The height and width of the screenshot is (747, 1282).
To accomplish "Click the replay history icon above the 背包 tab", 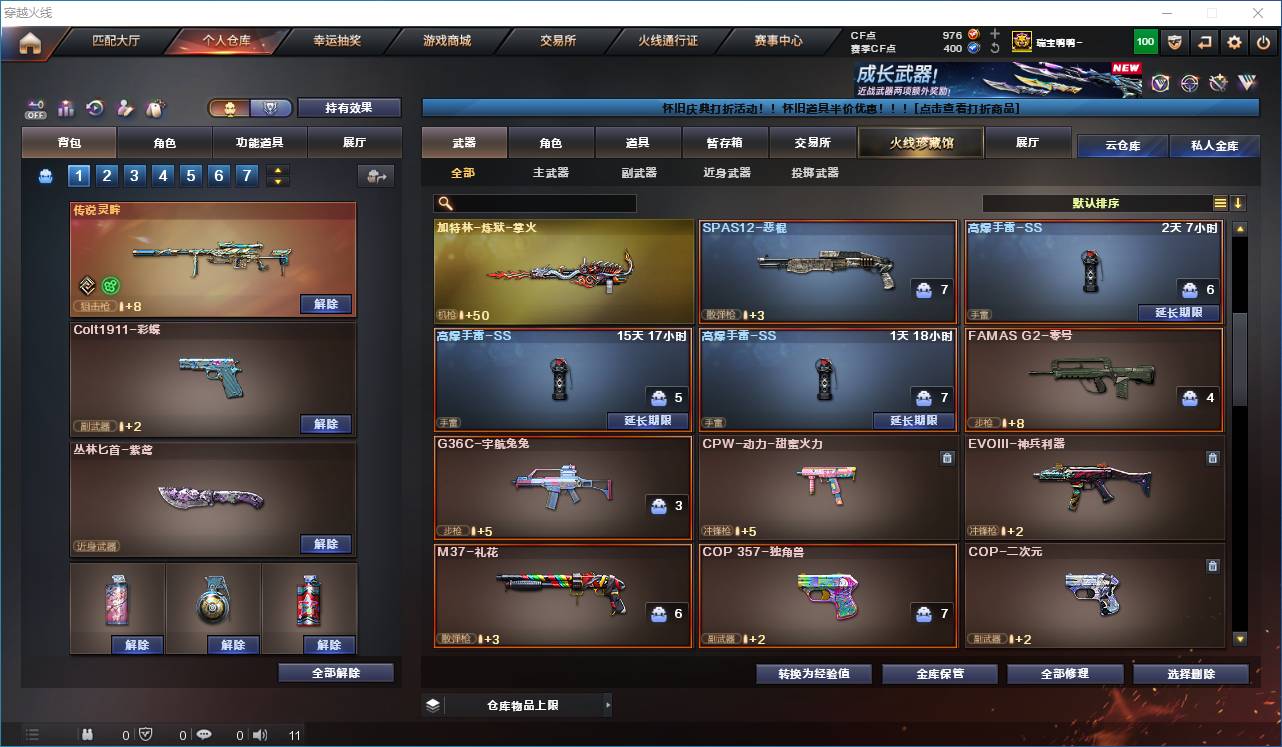I will [95, 108].
